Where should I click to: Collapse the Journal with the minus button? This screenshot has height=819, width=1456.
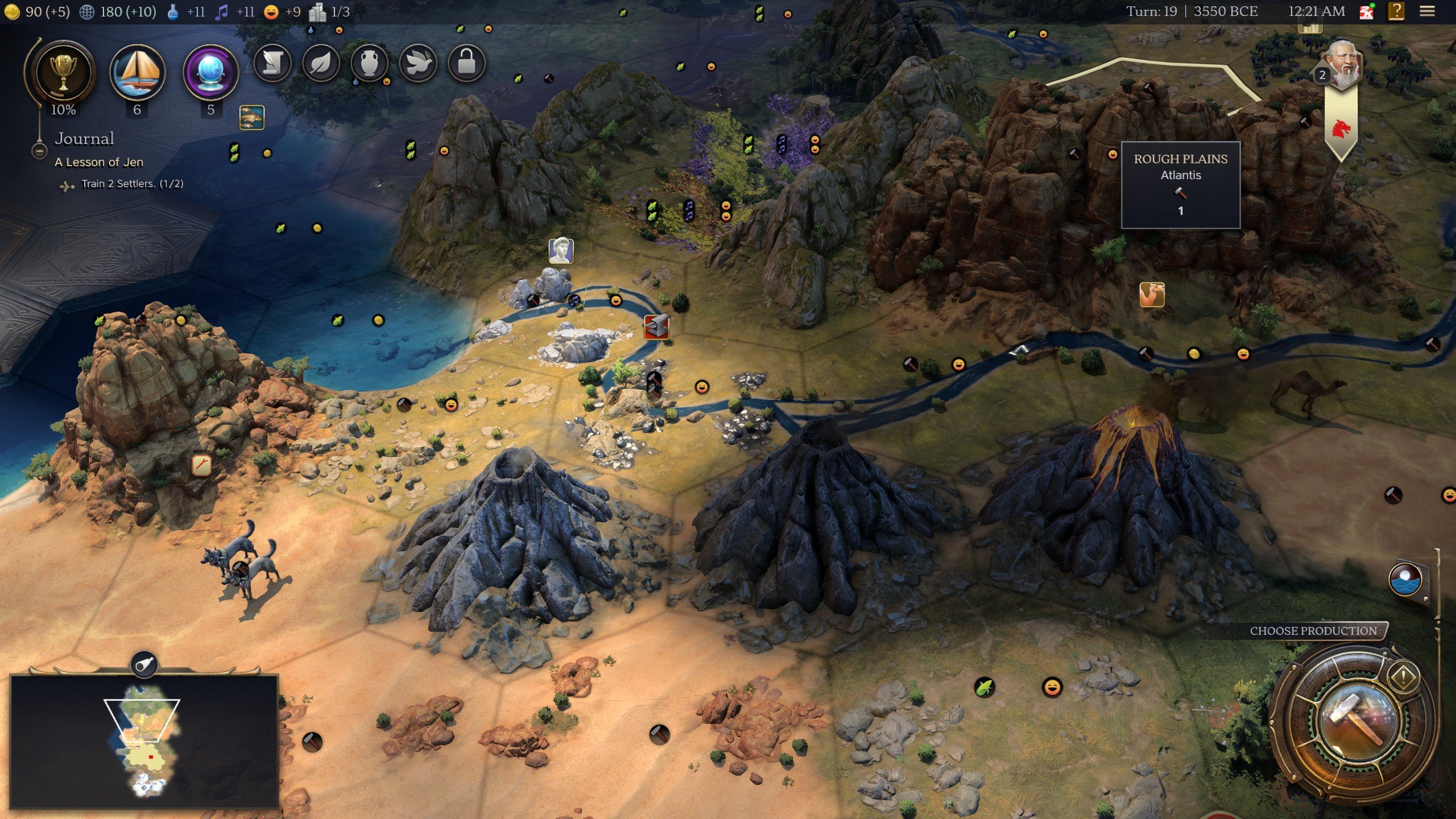[x=39, y=151]
